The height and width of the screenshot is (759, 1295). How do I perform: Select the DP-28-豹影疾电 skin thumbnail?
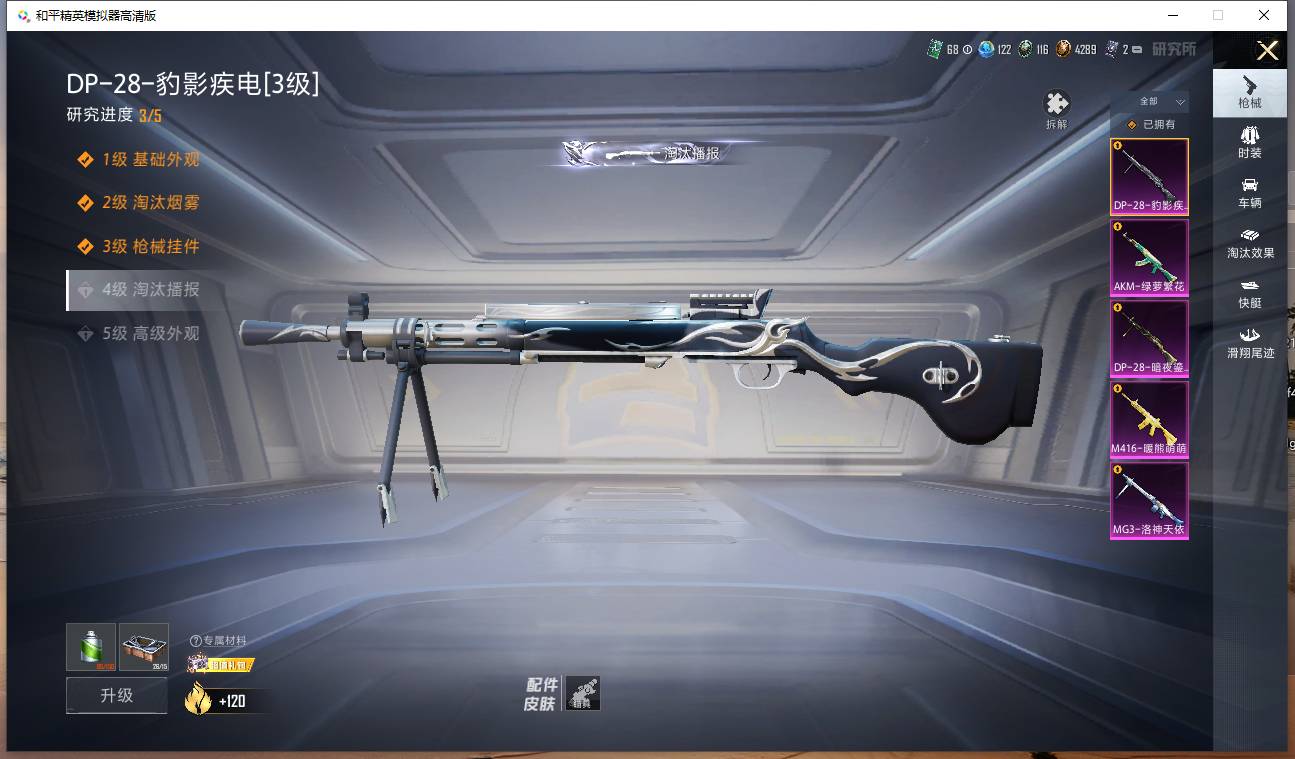(1149, 177)
